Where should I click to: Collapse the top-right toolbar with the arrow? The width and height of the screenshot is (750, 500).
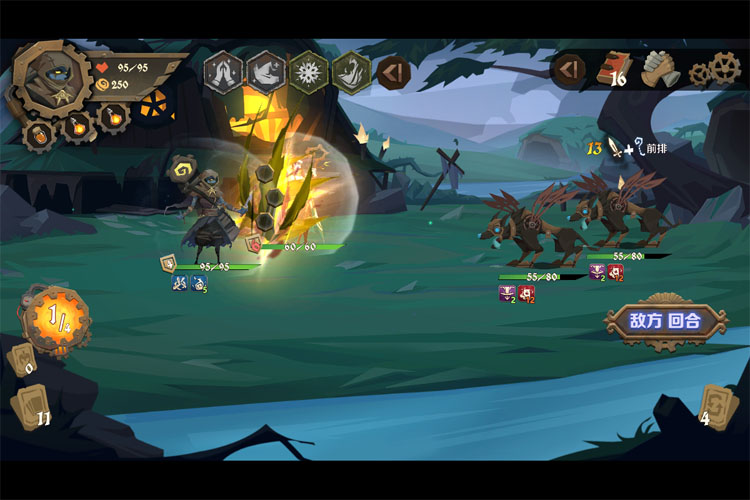click(x=568, y=69)
